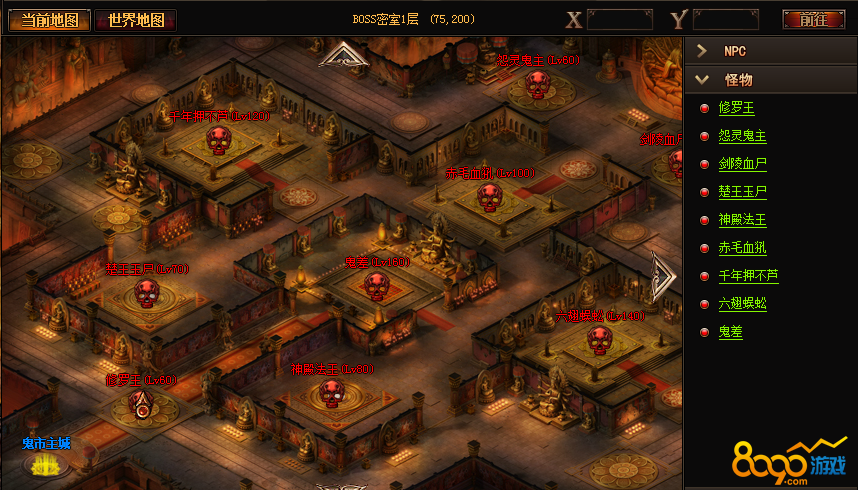Viewport: 858px width, 490px height.
Task: Collapse the 怪物 monster list
Action: coord(770,80)
